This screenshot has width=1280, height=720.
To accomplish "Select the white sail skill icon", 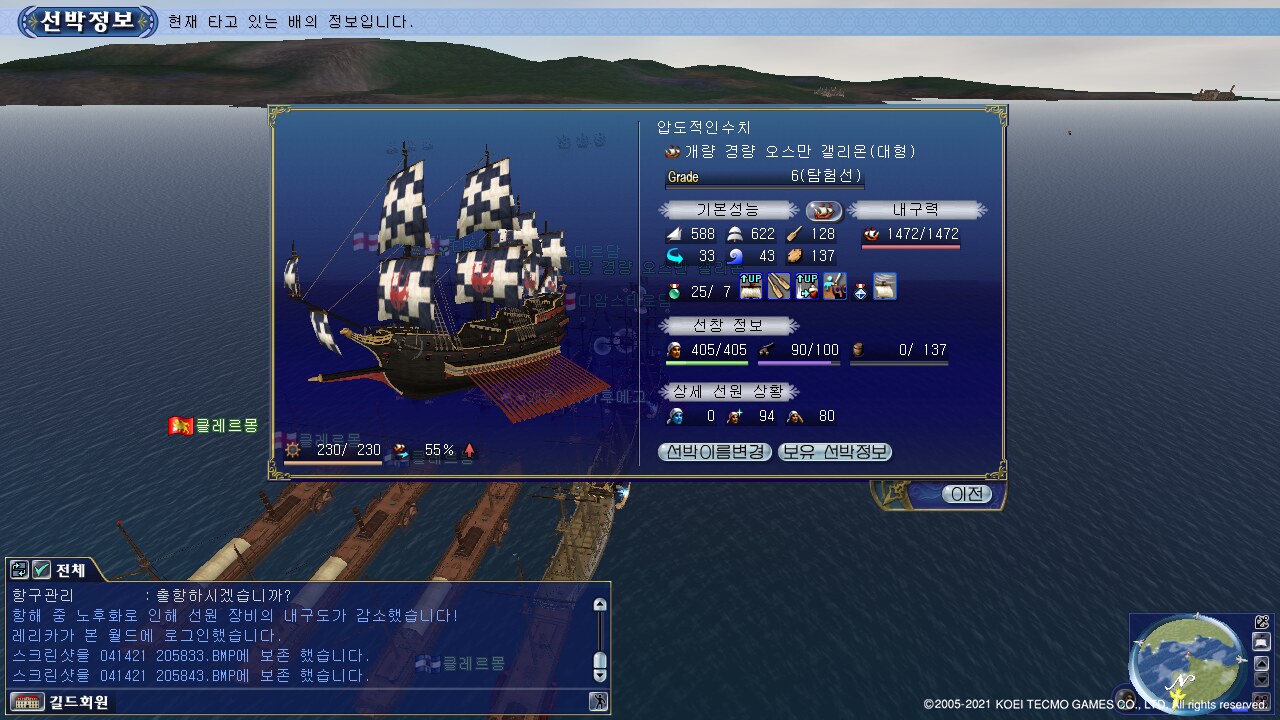I will (x=885, y=288).
